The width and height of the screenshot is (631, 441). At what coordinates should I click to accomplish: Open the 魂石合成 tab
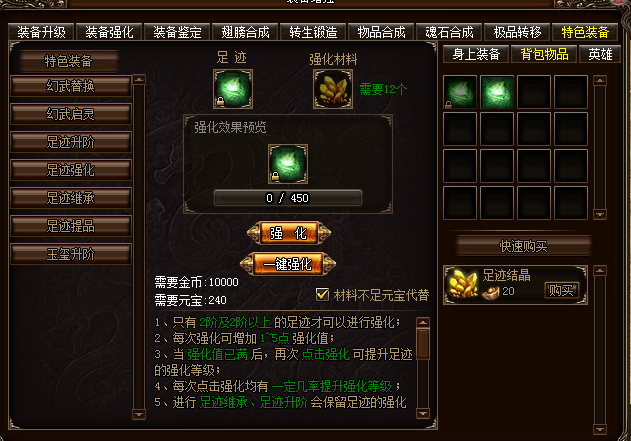coord(450,31)
